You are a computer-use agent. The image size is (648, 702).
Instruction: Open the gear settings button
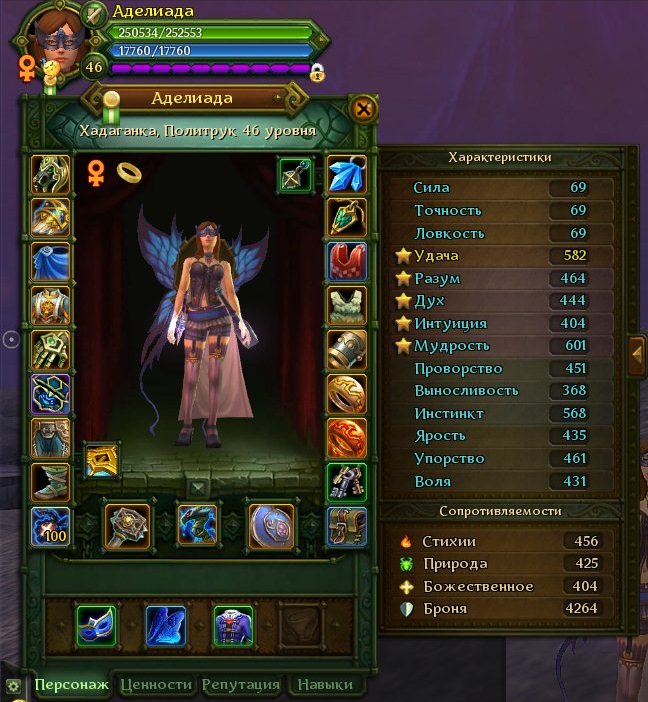(13, 686)
